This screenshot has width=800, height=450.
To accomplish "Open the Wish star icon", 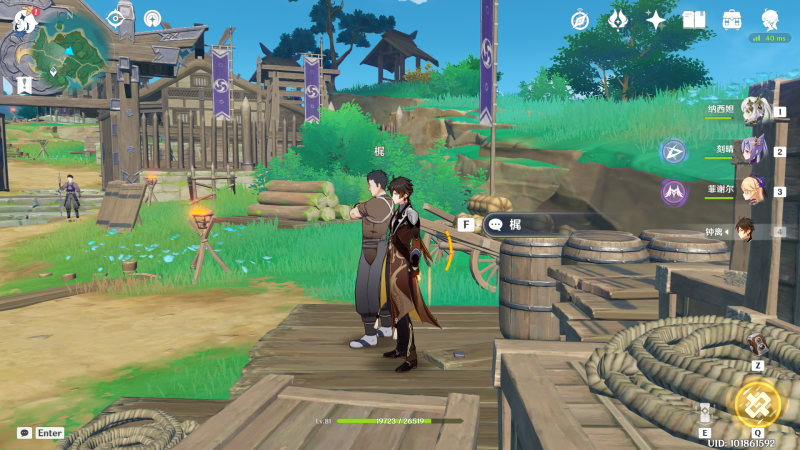I will (656, 20).
